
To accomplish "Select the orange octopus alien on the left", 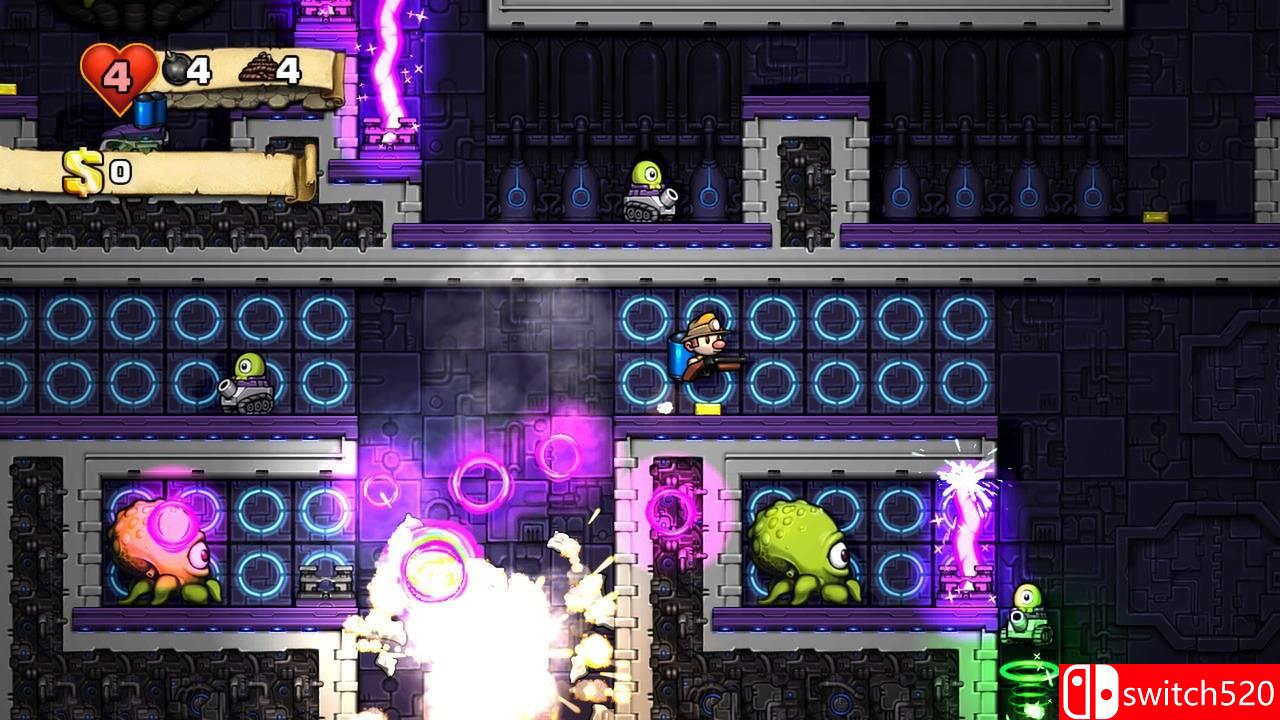I will coord(160,545).
